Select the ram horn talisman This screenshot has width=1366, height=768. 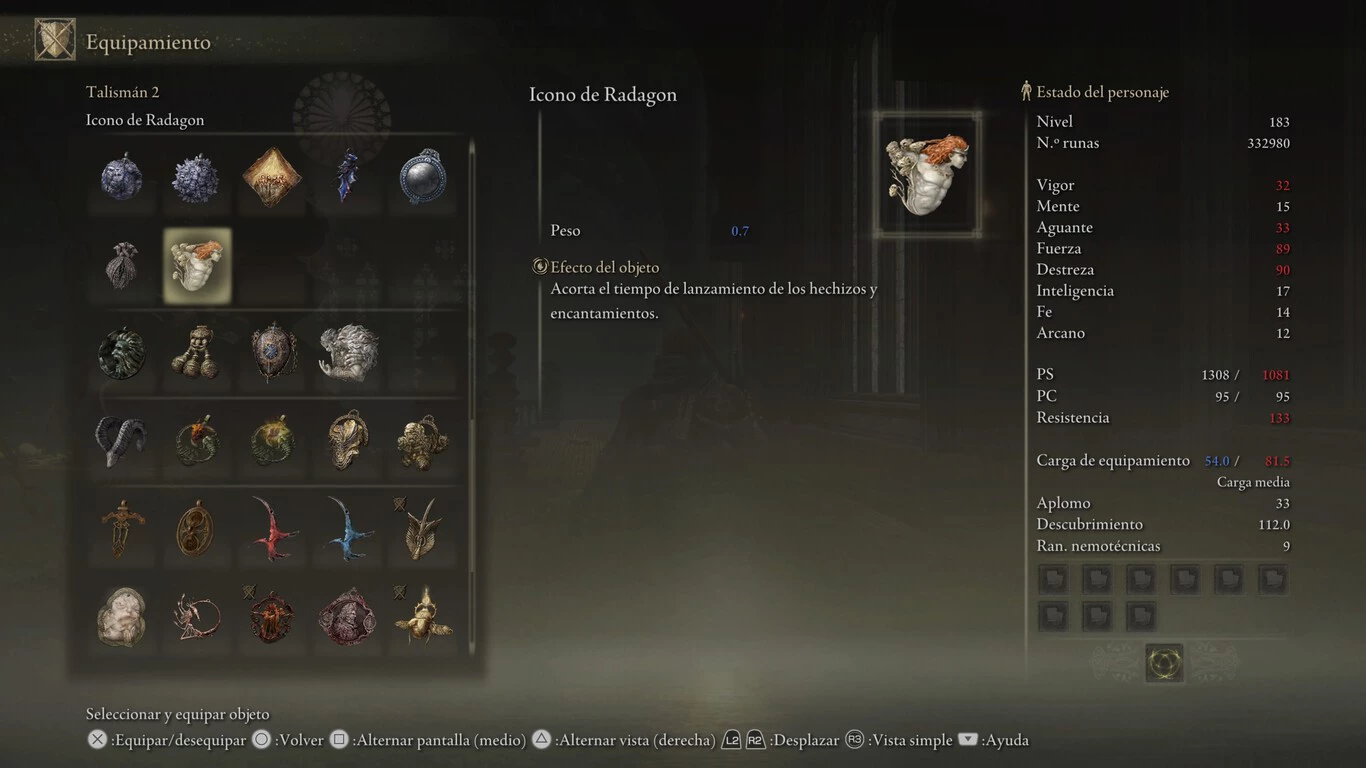pos(122,441)
